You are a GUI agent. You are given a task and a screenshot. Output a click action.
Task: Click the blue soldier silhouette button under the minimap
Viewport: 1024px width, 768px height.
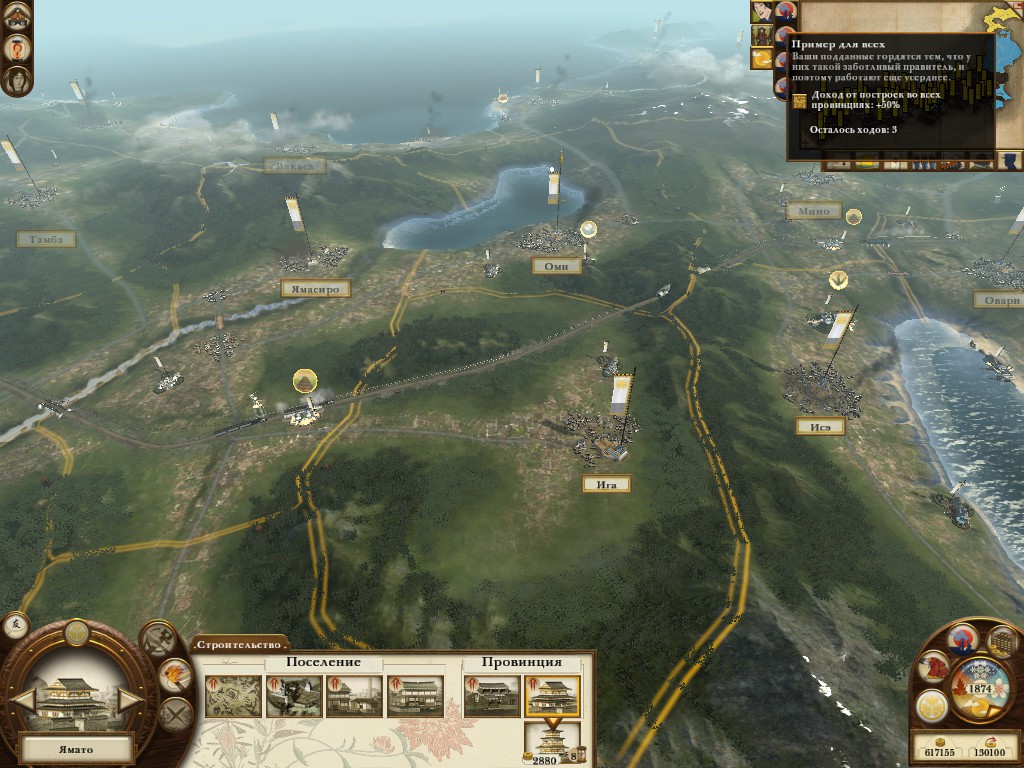(1012, 160)
